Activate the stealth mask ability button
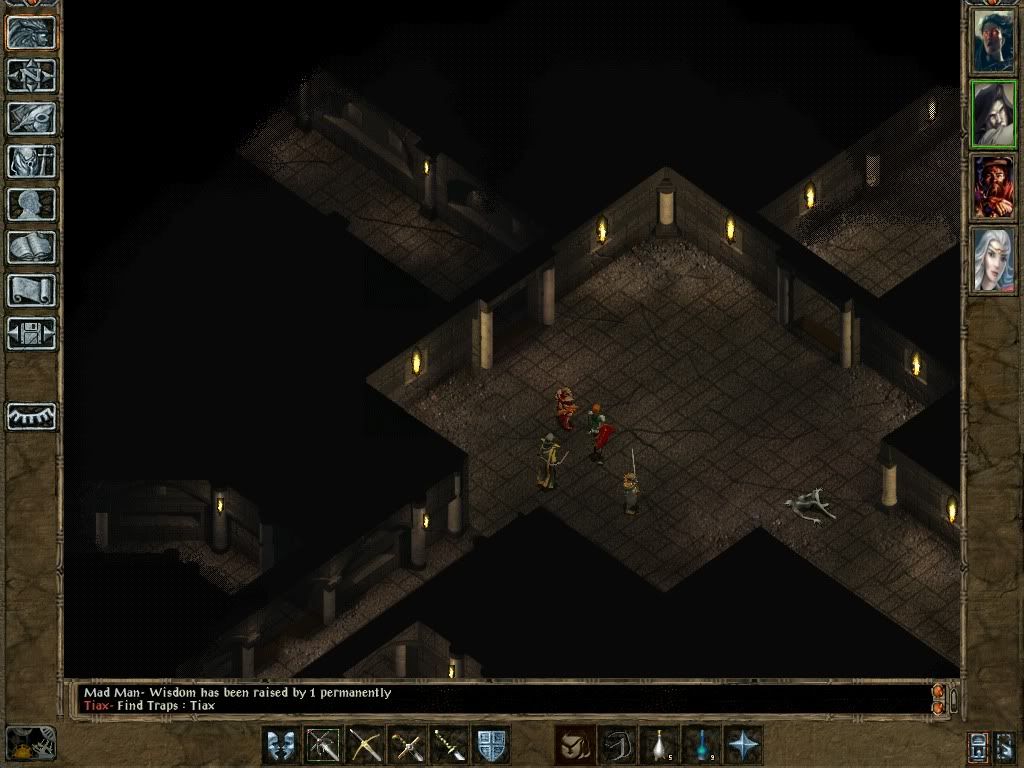This screenshot has width=1024, height=768. pos(282,745)
